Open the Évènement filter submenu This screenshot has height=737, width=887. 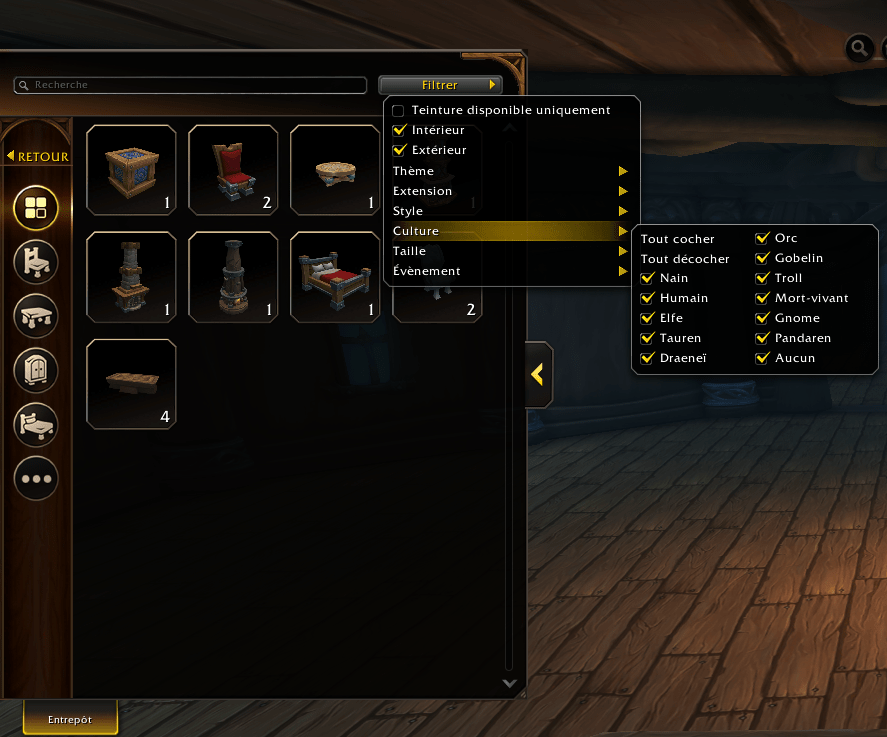(x=510, y=271)
